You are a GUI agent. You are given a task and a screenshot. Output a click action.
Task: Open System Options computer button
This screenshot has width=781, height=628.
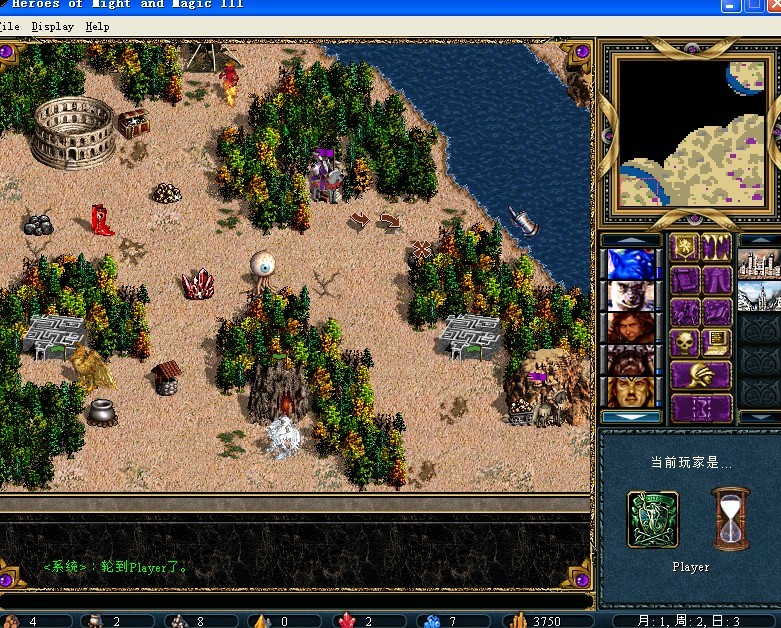click(x=716, y=344)
